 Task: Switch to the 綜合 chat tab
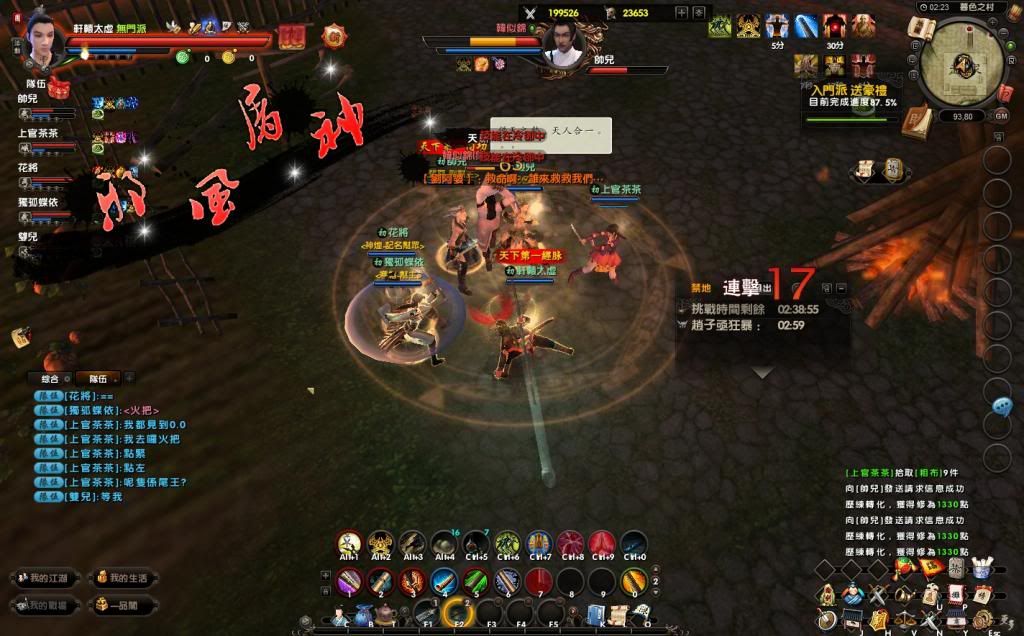52,378
